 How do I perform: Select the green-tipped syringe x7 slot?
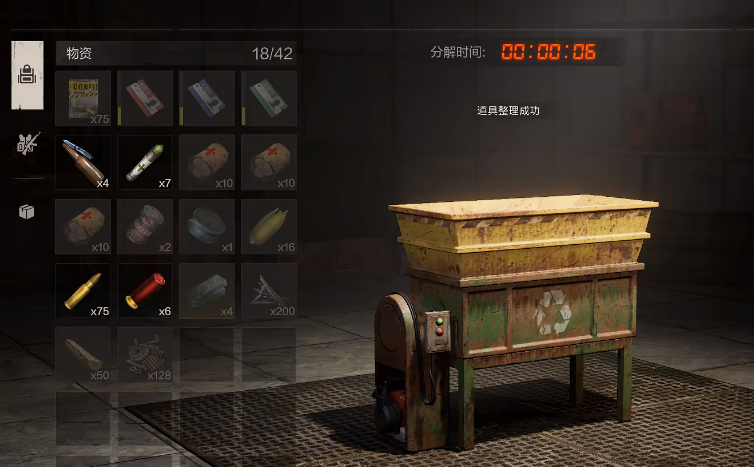click(145, 162)
